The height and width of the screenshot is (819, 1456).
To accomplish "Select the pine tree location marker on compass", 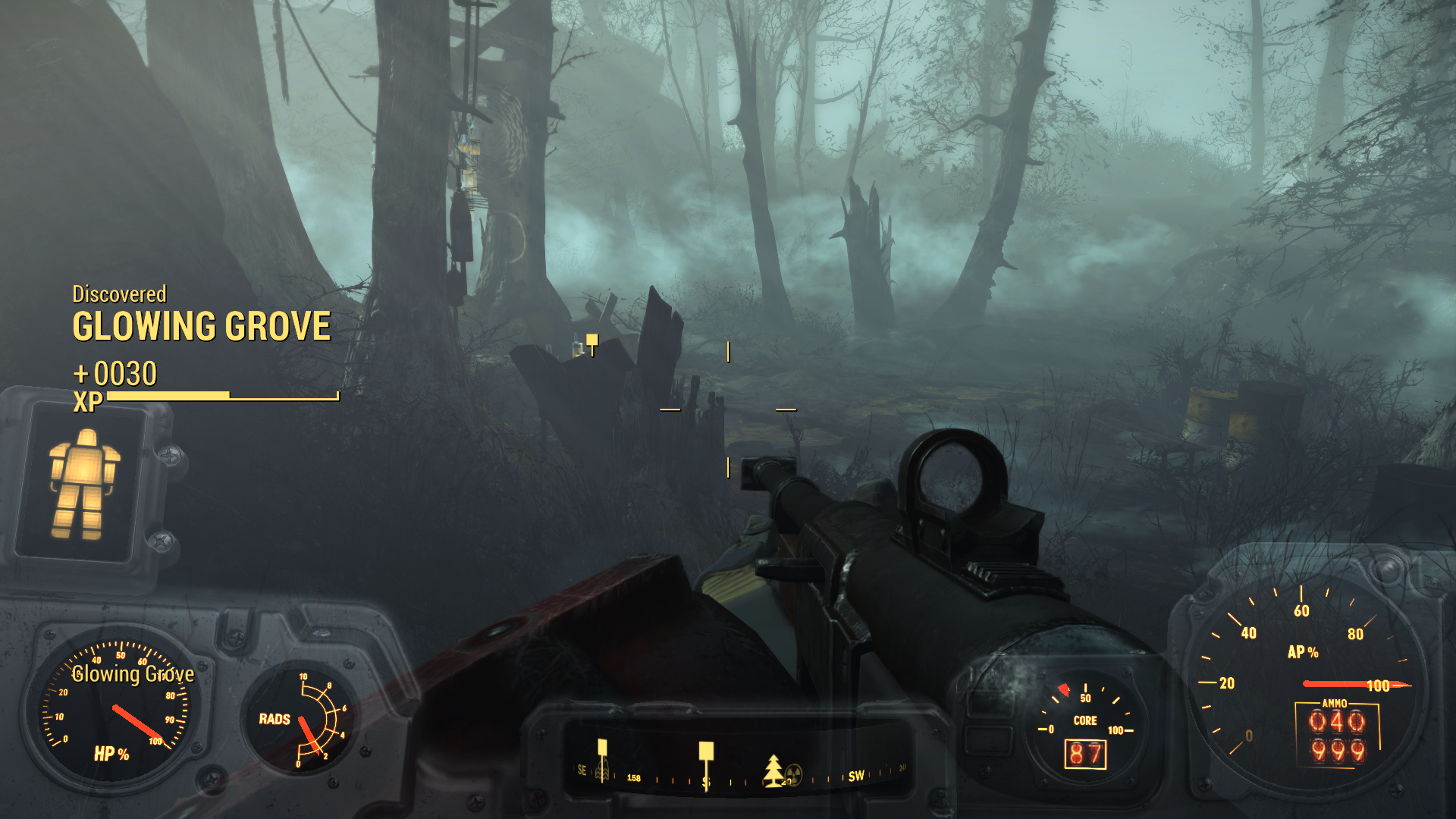I will tap(773, 769).
